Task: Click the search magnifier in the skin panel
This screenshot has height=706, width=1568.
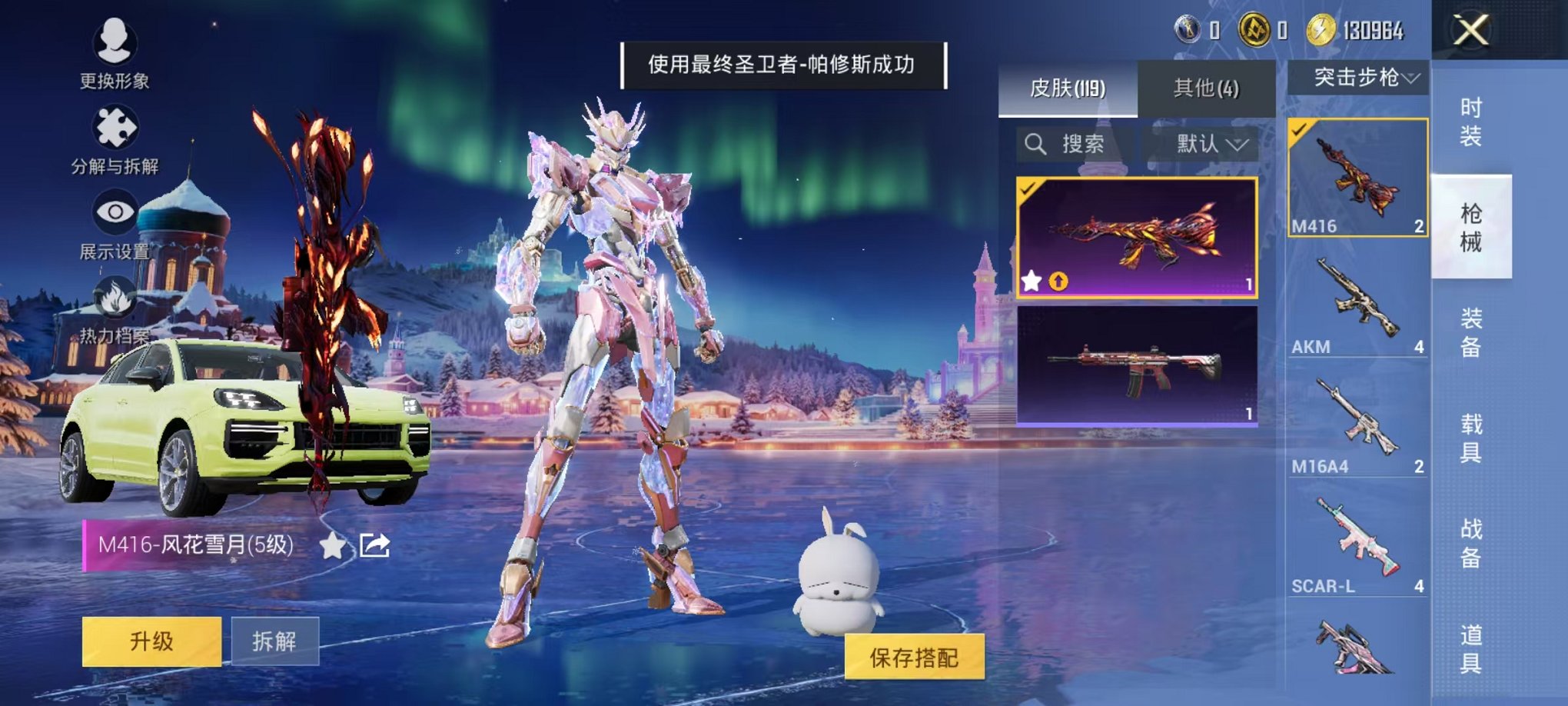Action: click(1035, 145)
